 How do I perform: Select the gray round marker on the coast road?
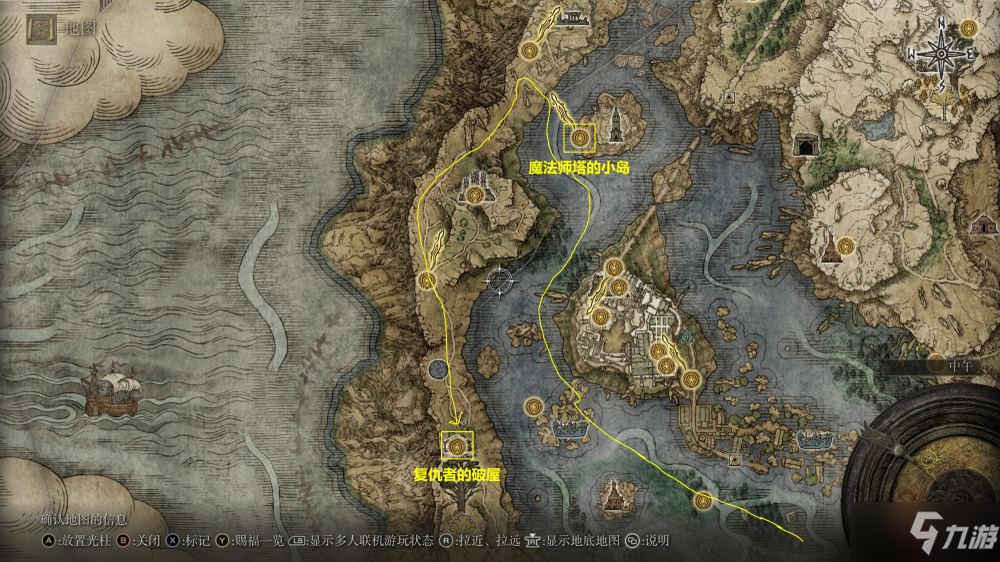point(438,371)
